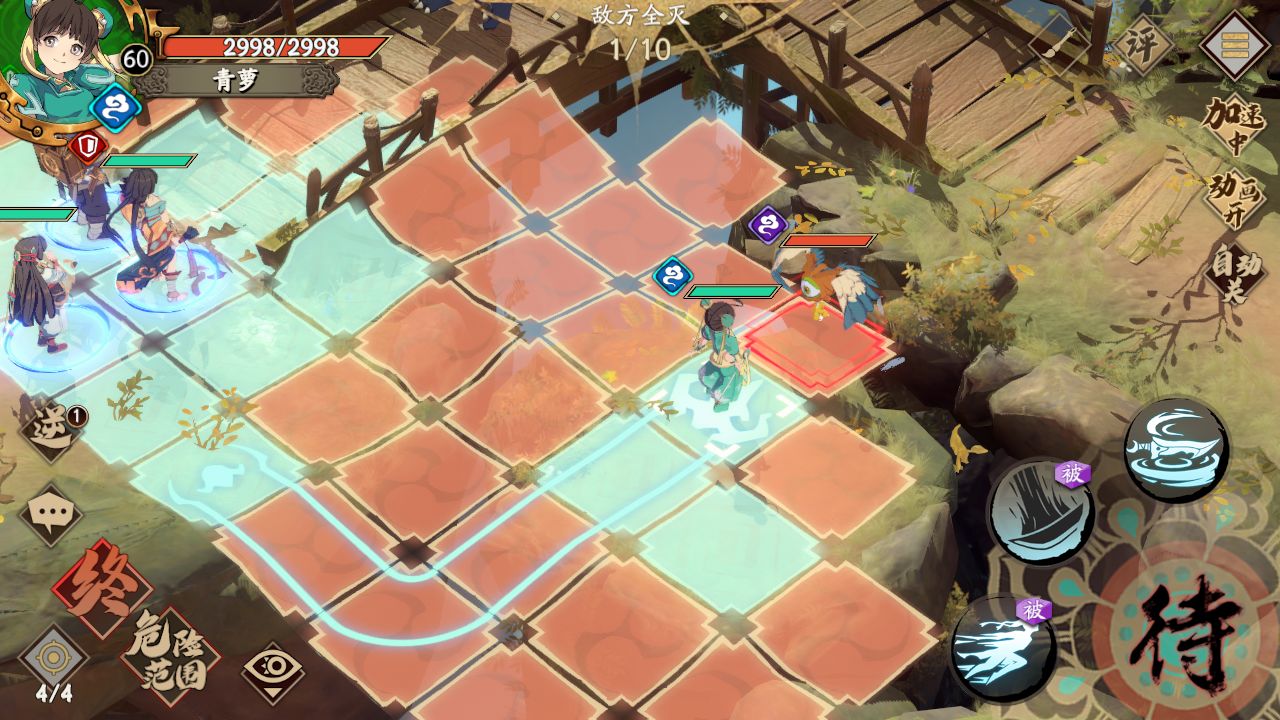
Task: Toggle the 加速中 speed-up button
Action: coord(1233,125)
